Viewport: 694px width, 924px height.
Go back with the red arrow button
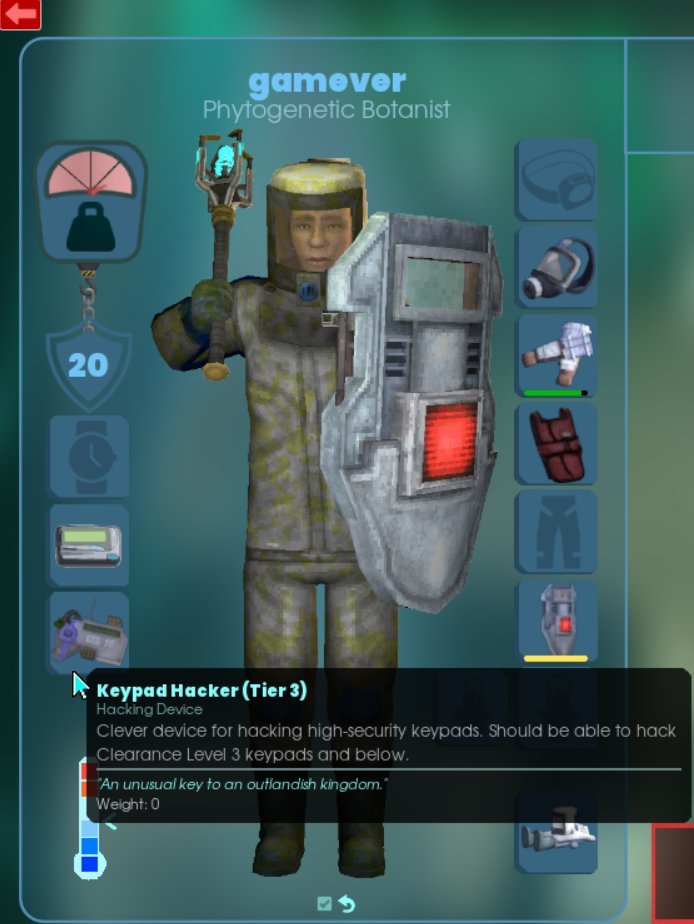point(20,14)
